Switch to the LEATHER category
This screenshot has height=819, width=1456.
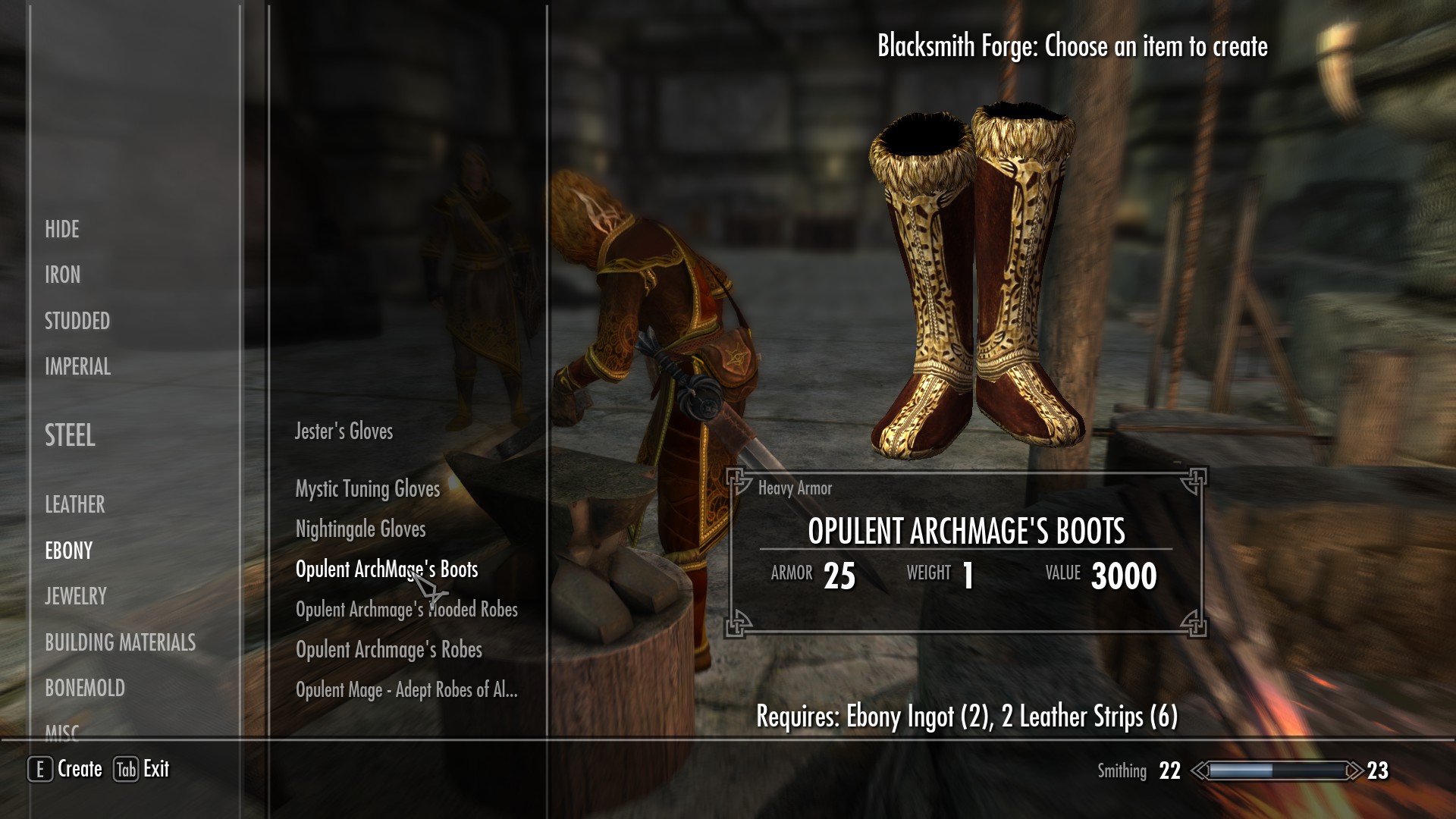[75, 504]
